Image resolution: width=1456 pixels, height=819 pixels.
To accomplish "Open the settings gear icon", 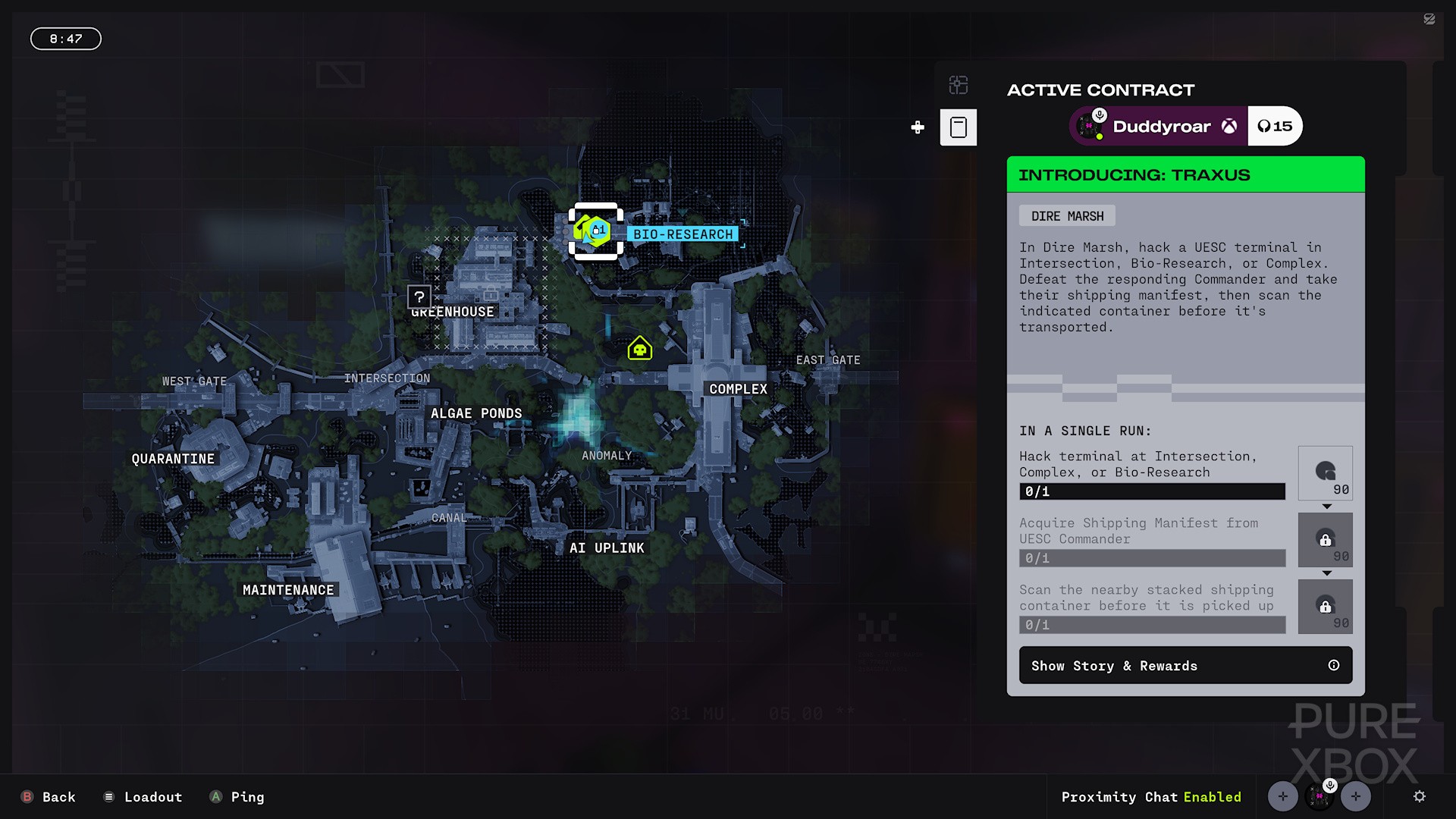I will click(x=1420, y=796).
